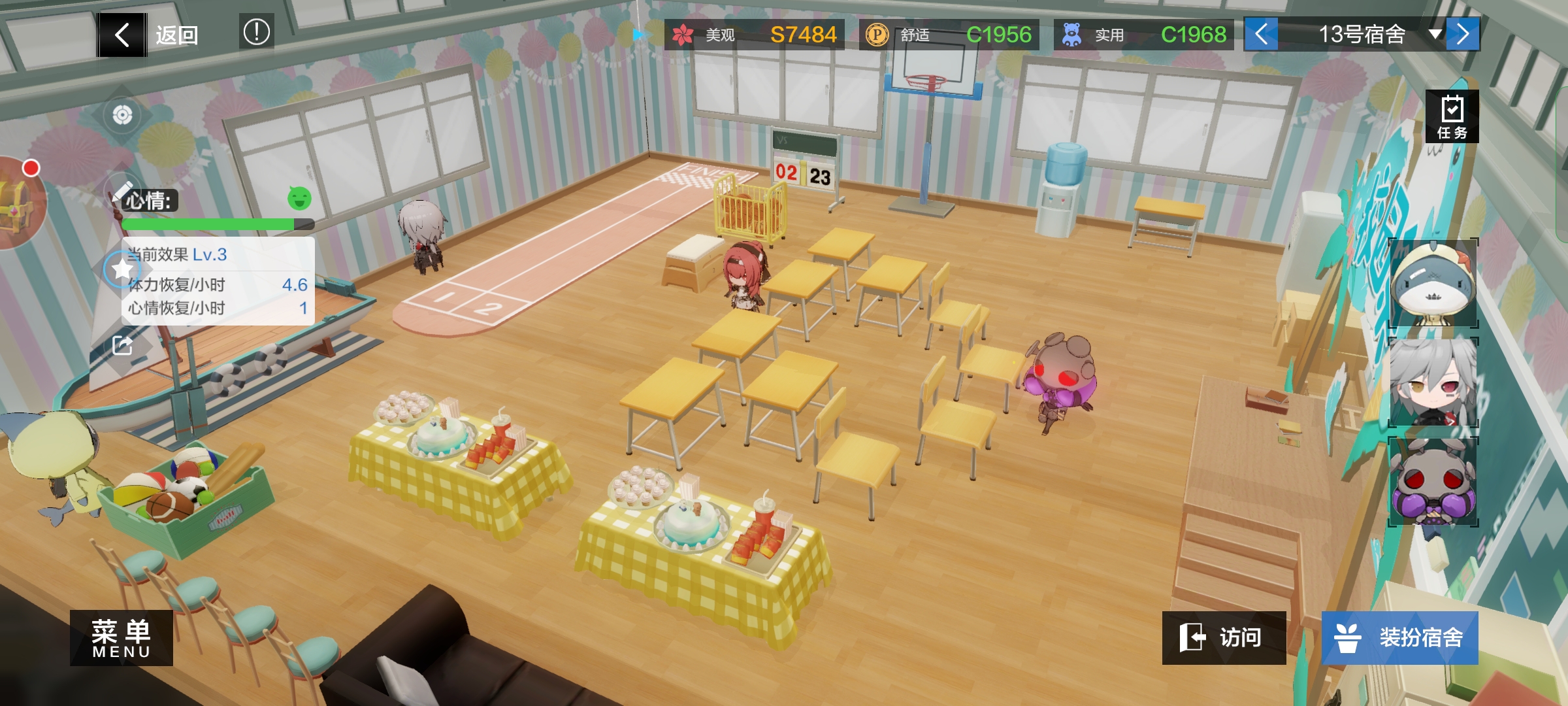Switch to the next dormitory
Viewport: 1568px width, 706px height.
1463,34
